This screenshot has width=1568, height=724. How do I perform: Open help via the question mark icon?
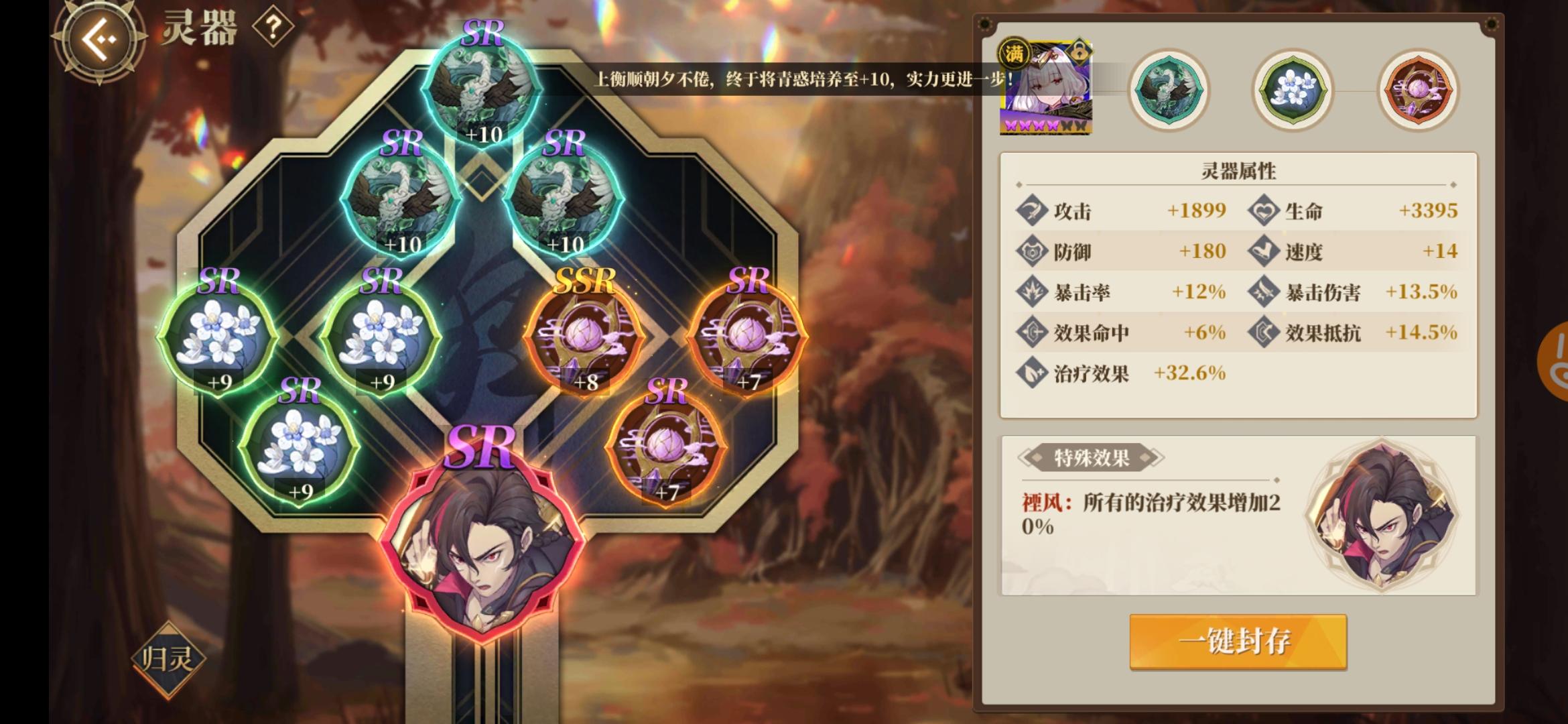coord(271,25)
